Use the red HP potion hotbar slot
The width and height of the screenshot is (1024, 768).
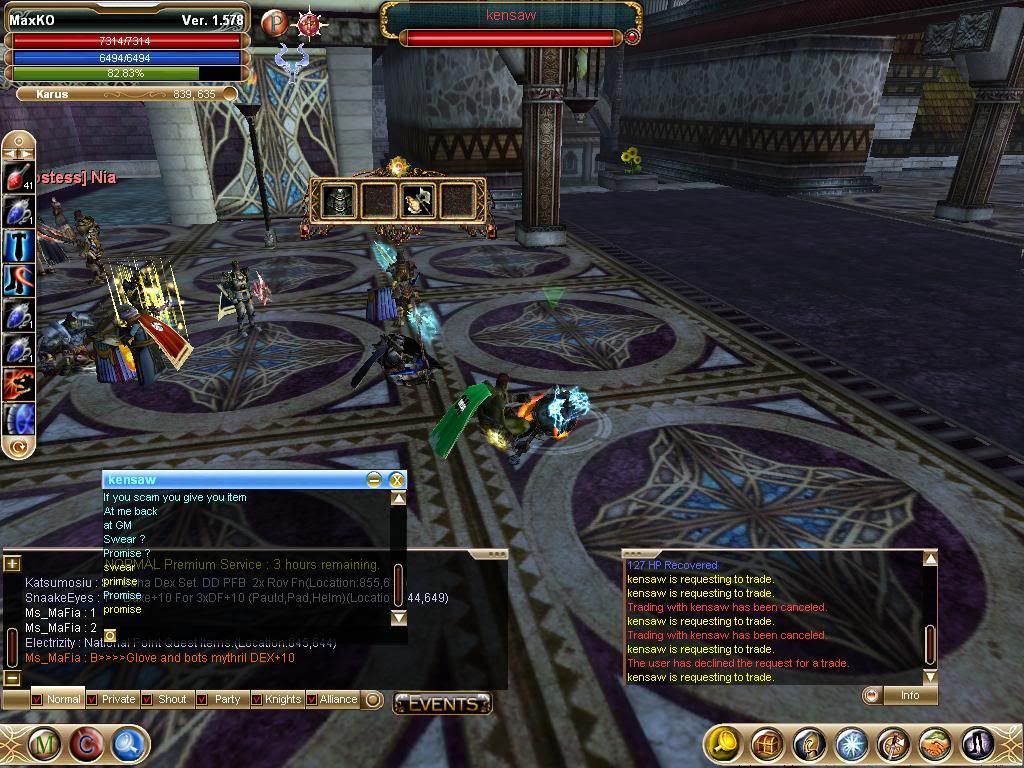point(19,178)
